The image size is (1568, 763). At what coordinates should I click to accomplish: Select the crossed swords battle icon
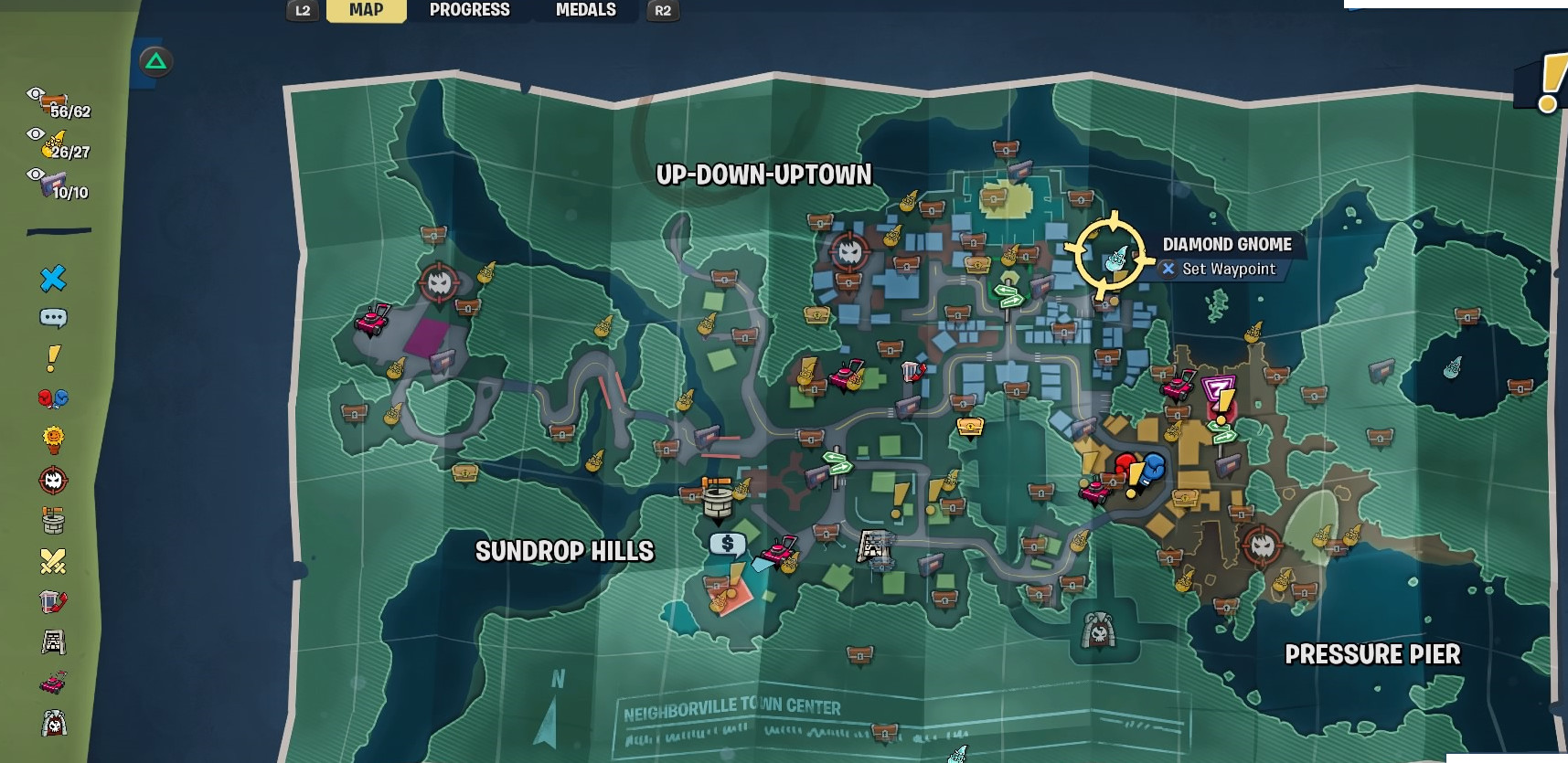[53, 559]
